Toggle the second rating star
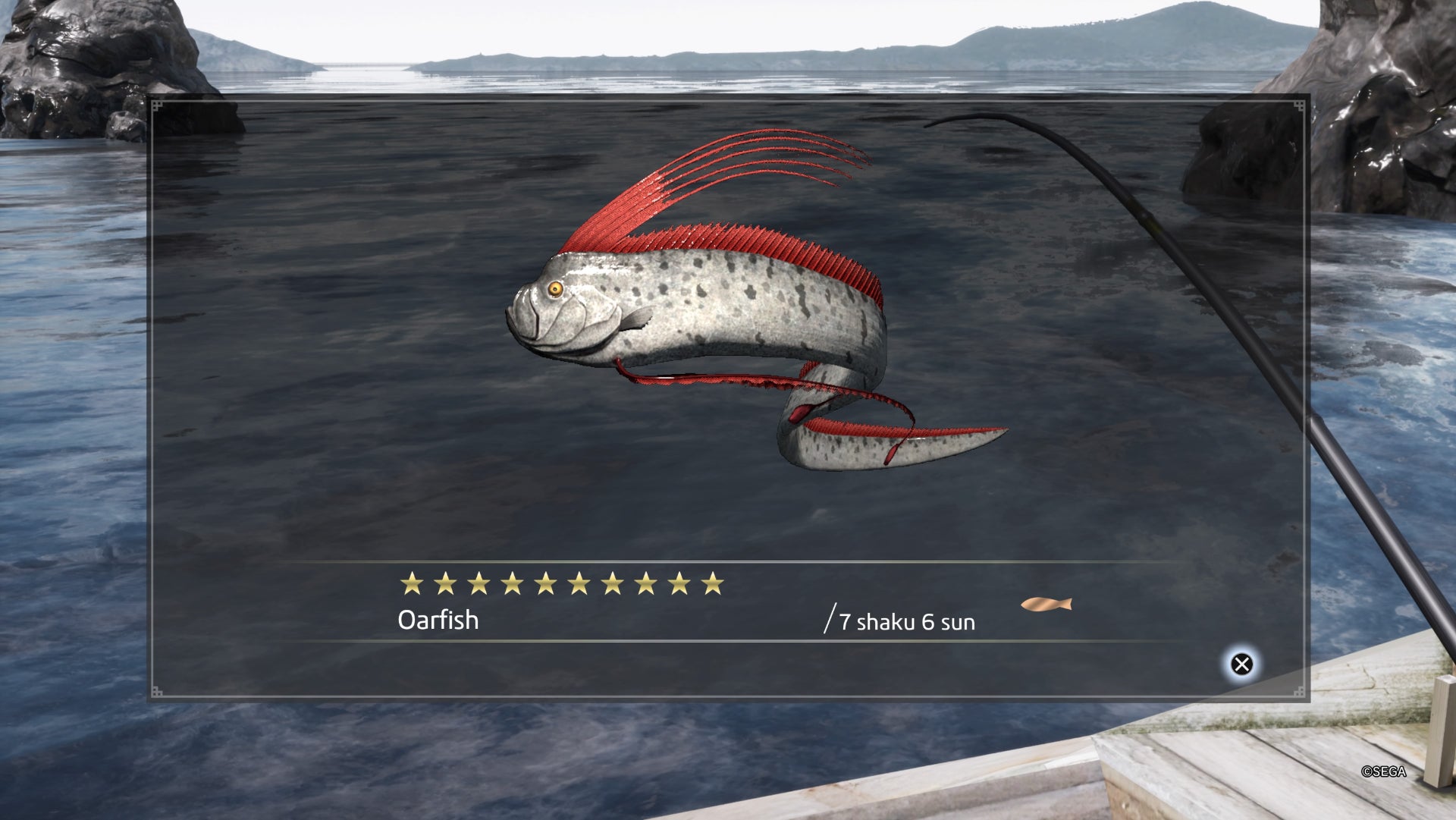 444,583
